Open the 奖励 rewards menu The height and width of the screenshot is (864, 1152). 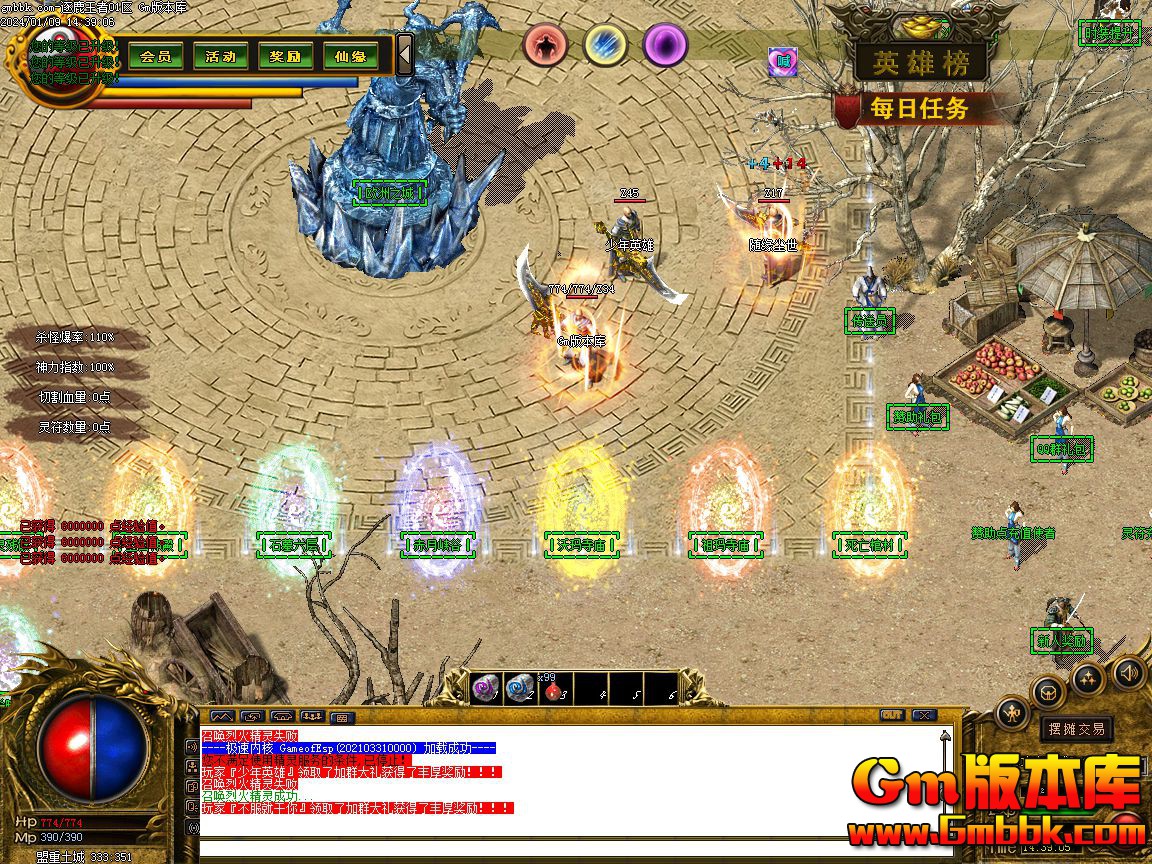point(285,56)
